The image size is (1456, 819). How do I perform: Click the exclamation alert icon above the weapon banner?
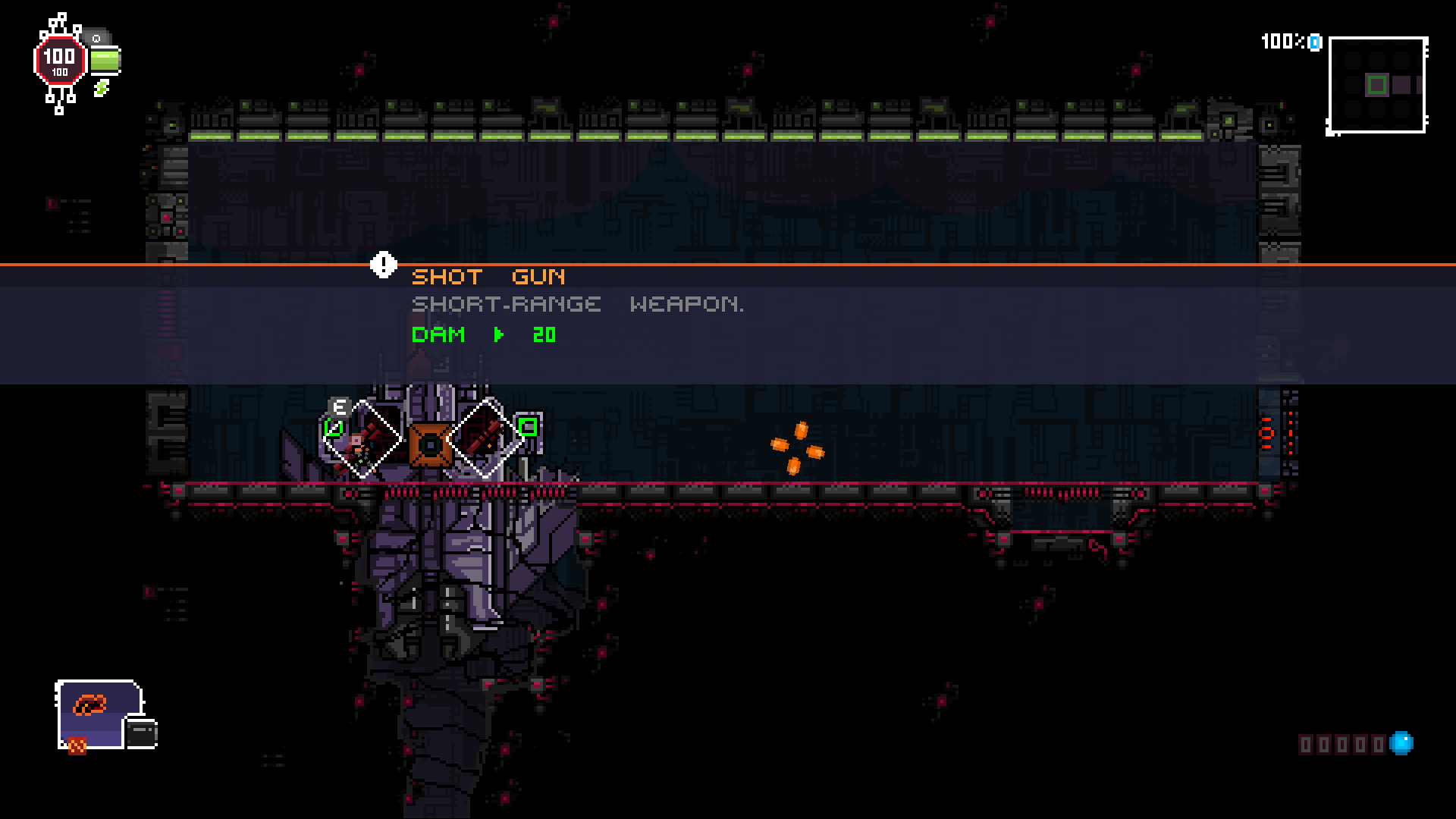(383, 265)
